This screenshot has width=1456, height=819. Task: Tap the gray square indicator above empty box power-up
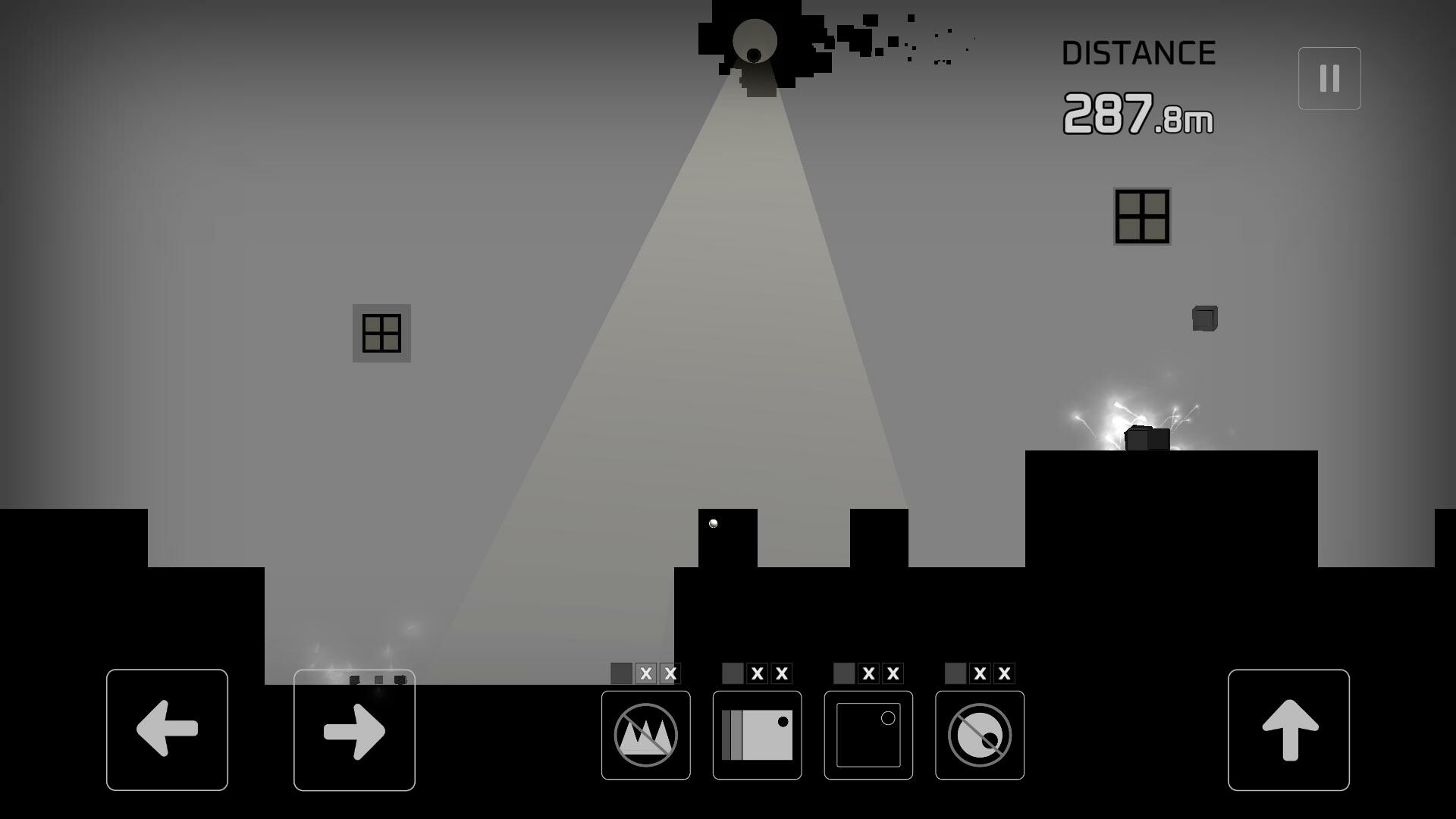pos(843,672)
